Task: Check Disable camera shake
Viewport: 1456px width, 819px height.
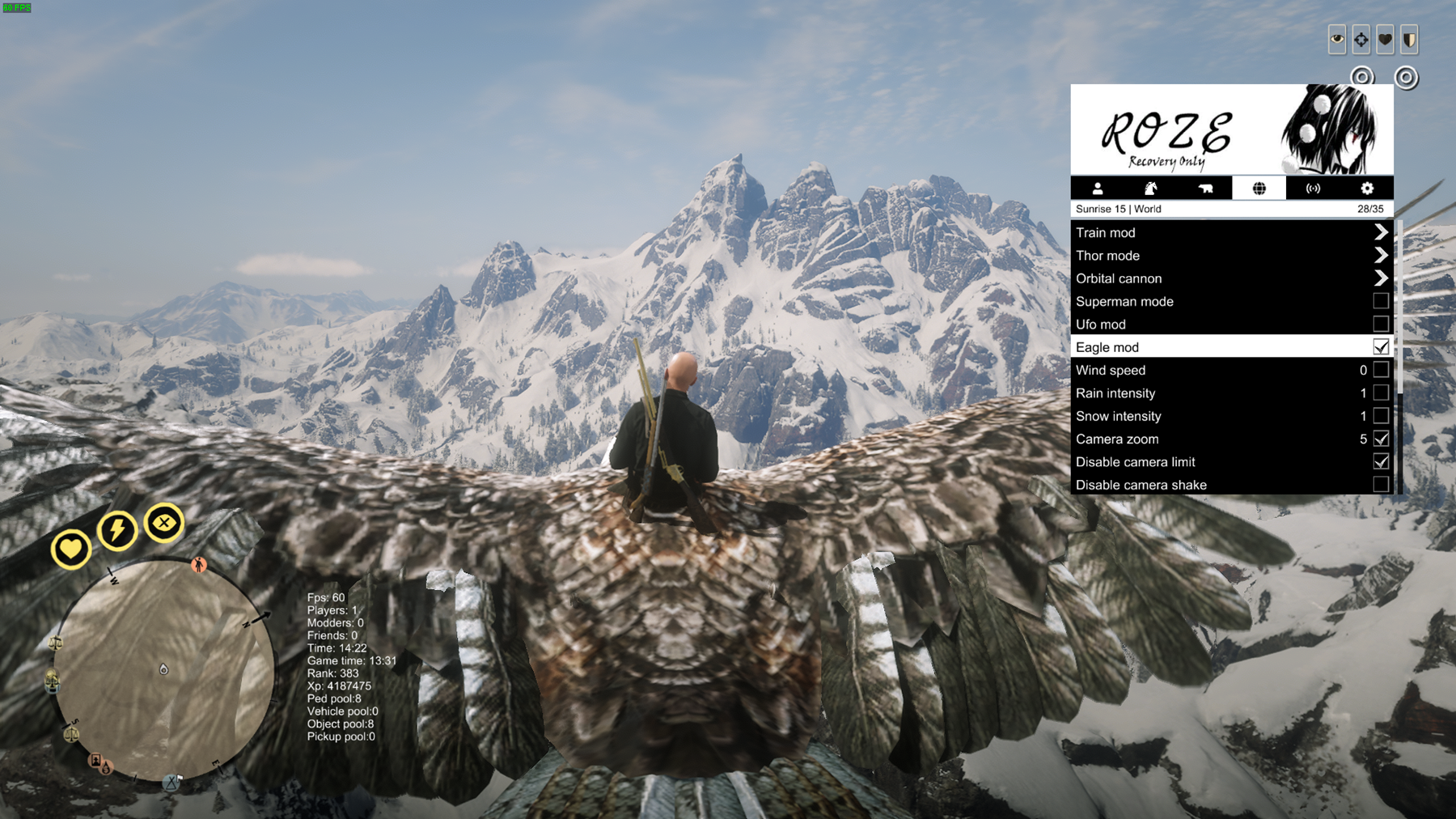Action: (1381, 484)
